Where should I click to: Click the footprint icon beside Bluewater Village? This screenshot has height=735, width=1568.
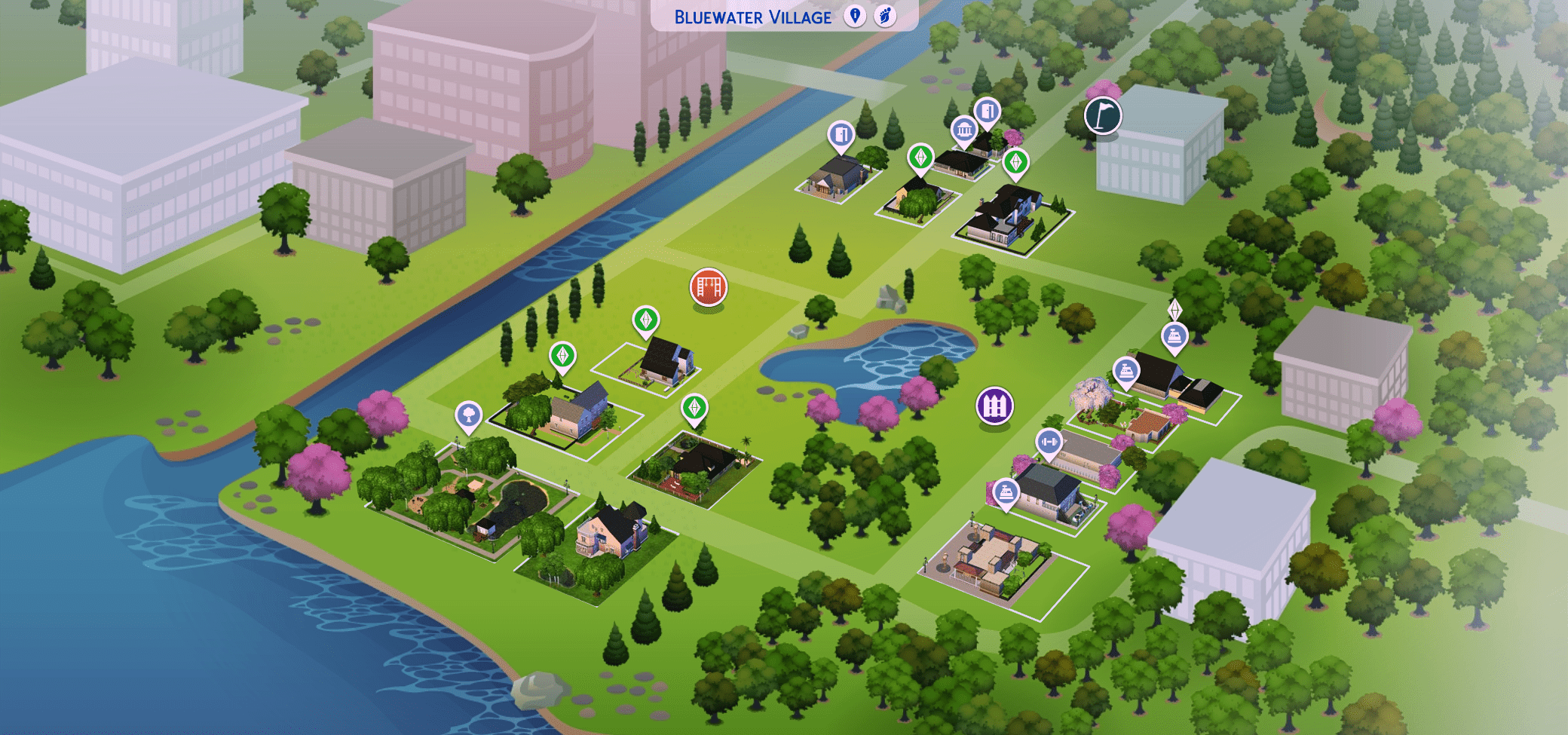pyautogui.click(x=885, y=16)
